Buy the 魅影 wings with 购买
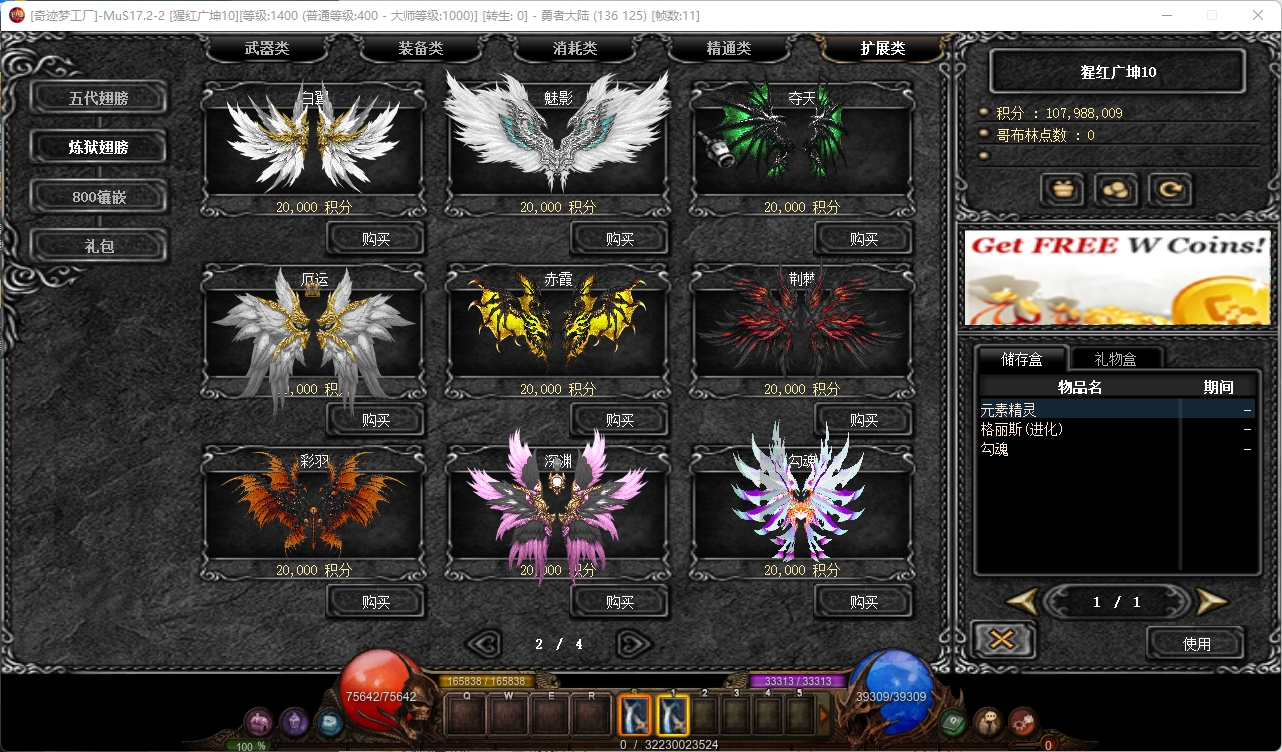 coord(620,239)
